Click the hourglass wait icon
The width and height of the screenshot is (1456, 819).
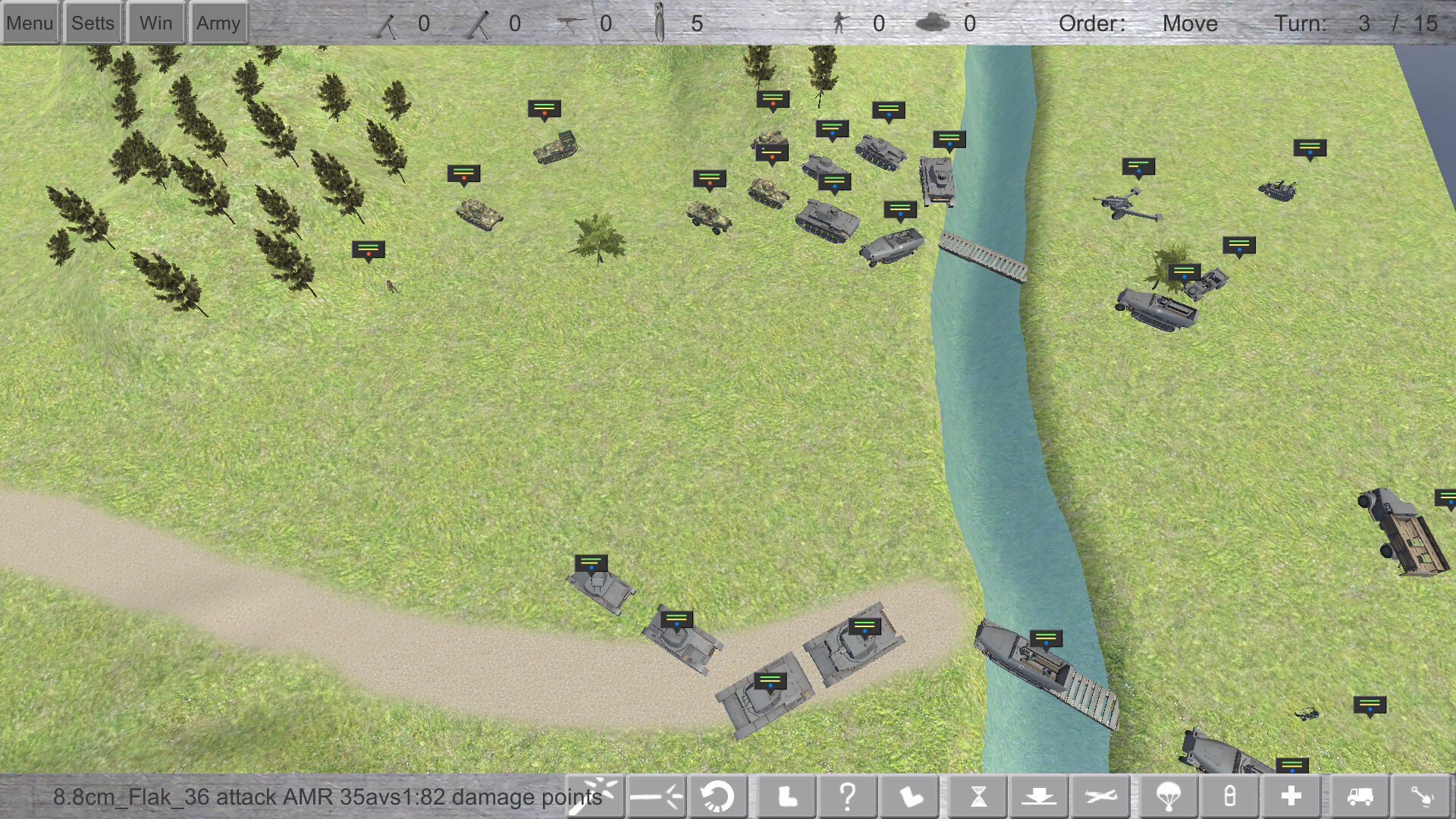coord(977,796)
